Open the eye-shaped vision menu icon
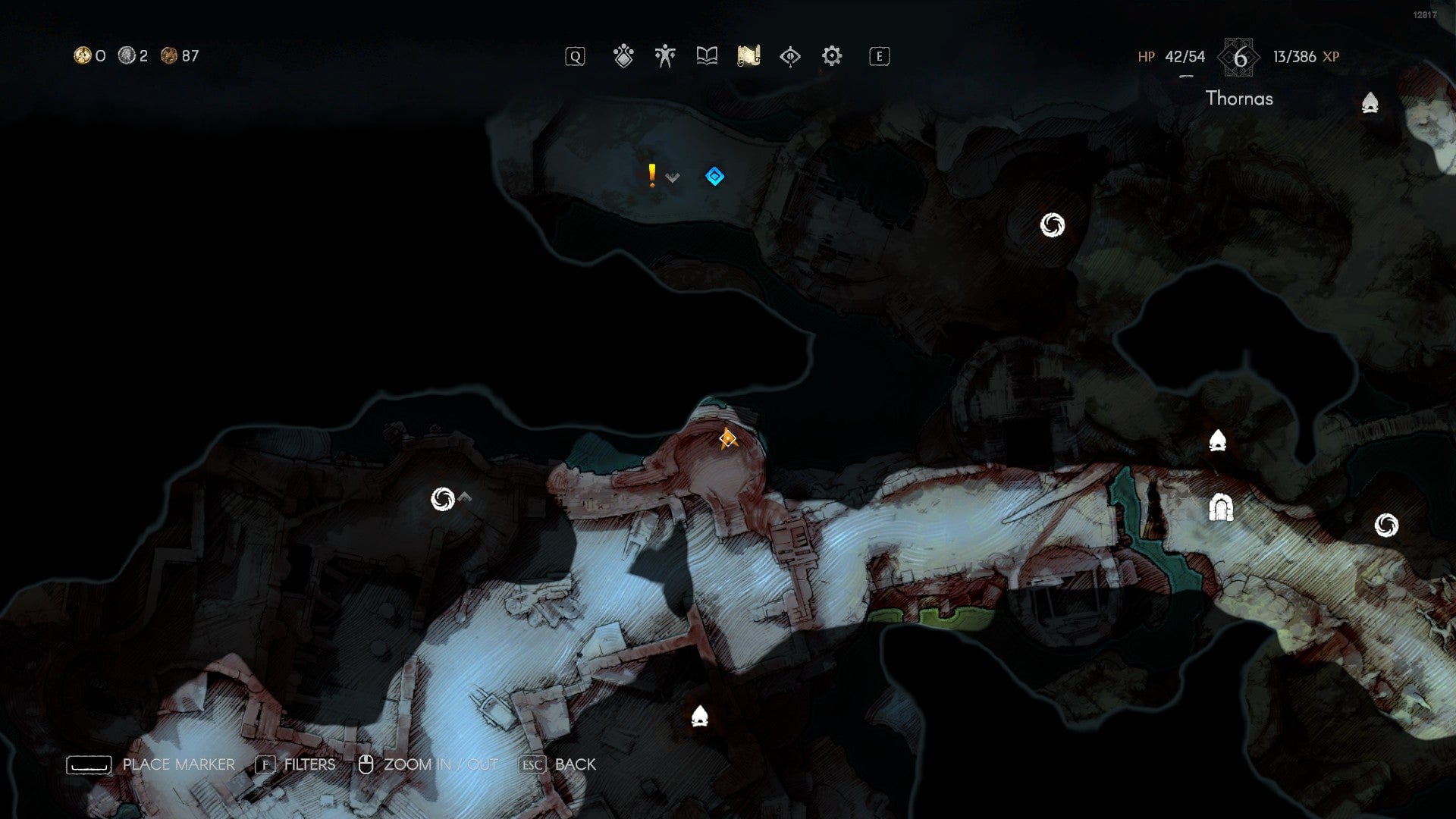Image resolution: width=1456 pixels, height=819 pixels. coord(789,55)
